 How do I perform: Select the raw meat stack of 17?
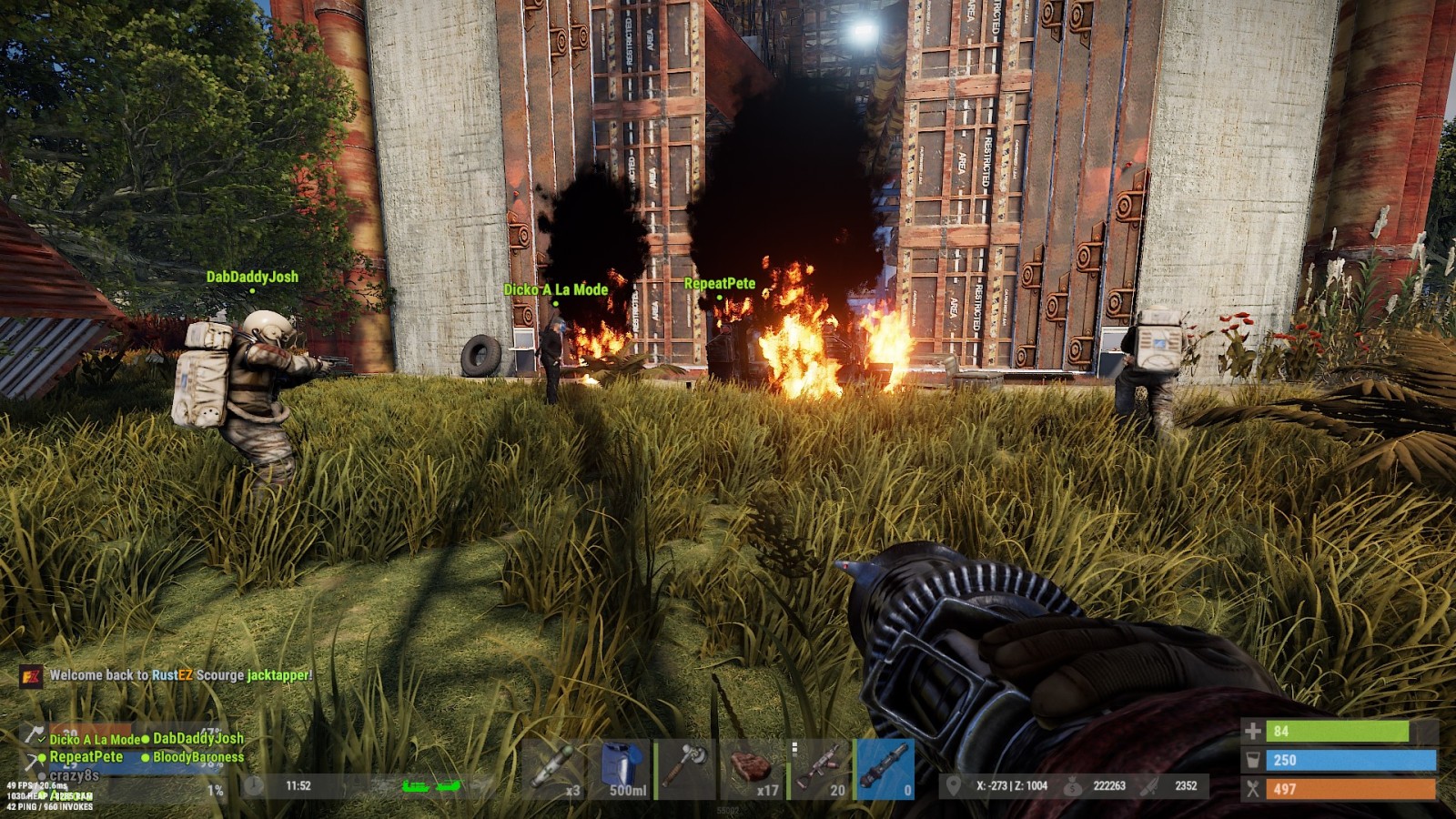pos(754,770)
